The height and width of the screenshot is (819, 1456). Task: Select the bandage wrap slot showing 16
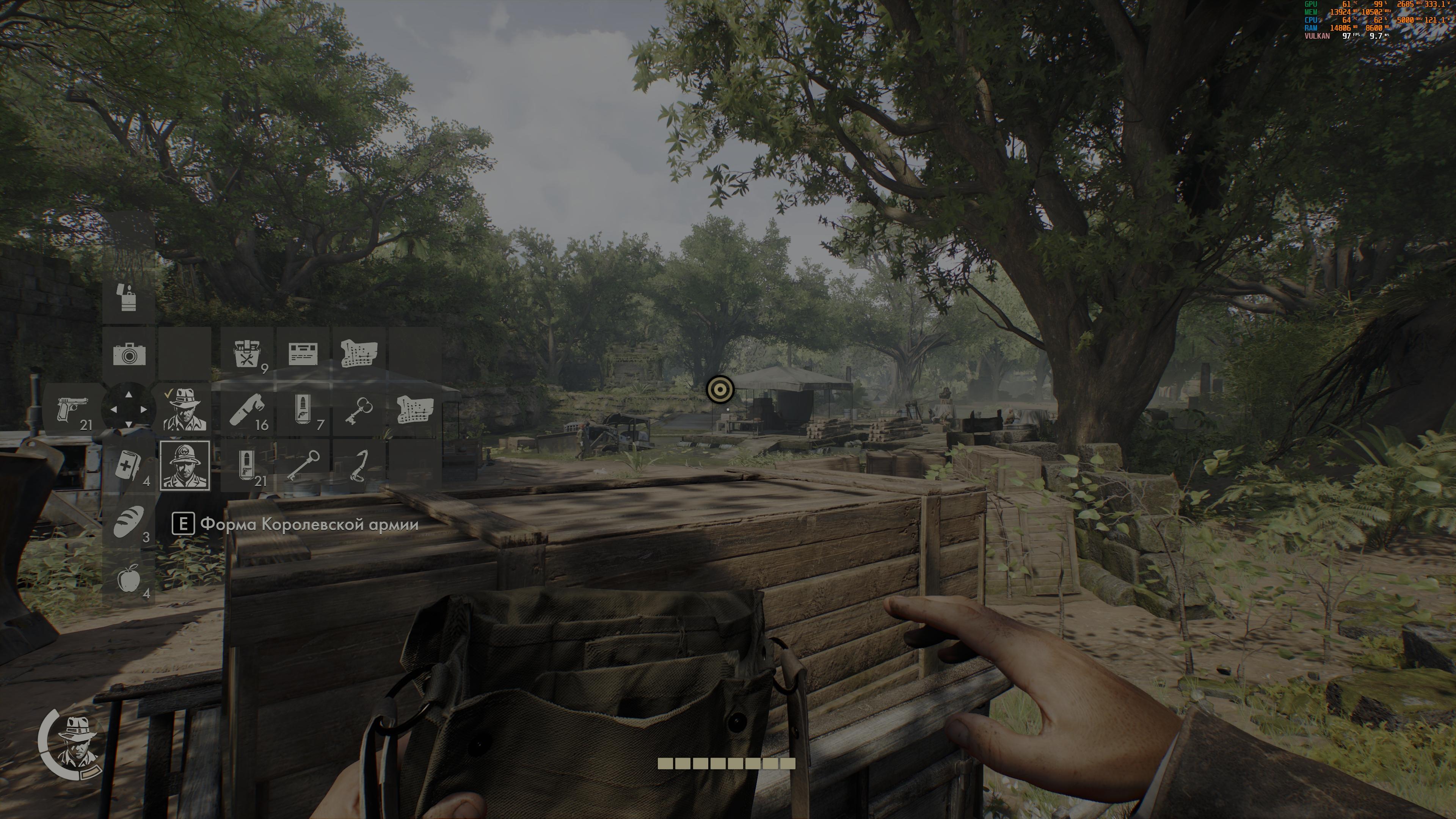247,409
